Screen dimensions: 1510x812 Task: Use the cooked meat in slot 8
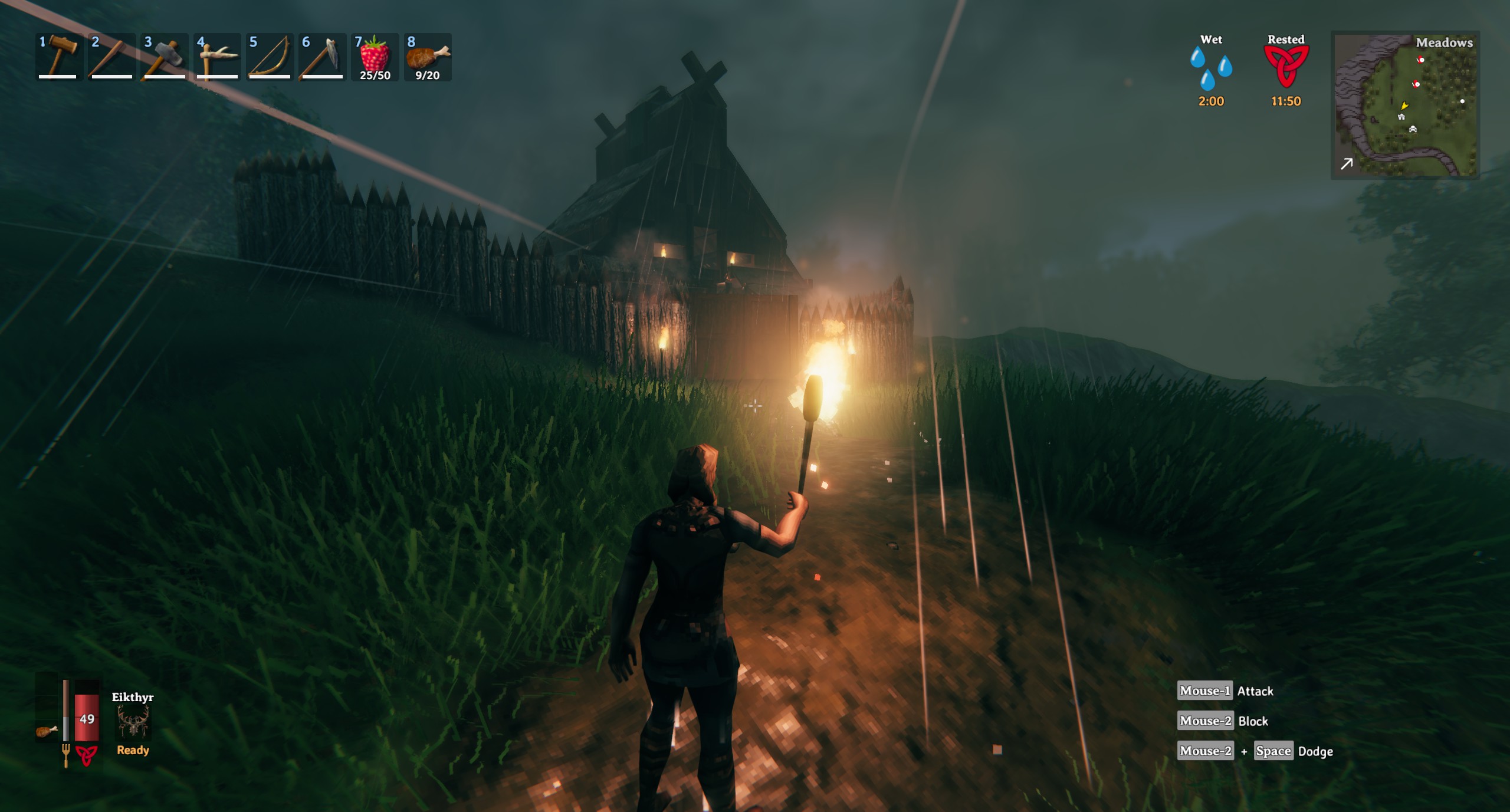pyautogui.click(x=428, y=57)
